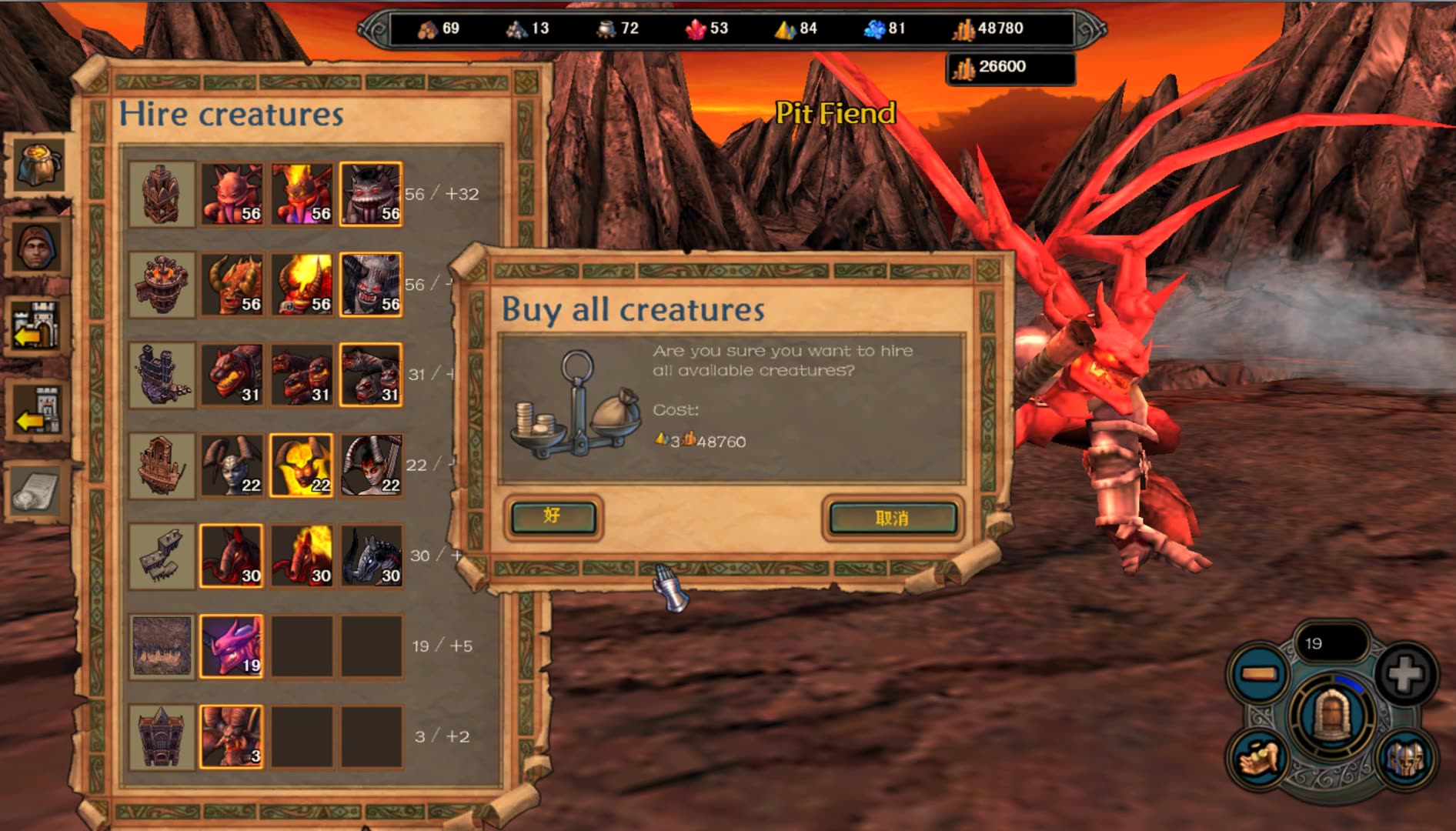
Task: Click the first-row dwelling building icon
Action: [162, 194]
